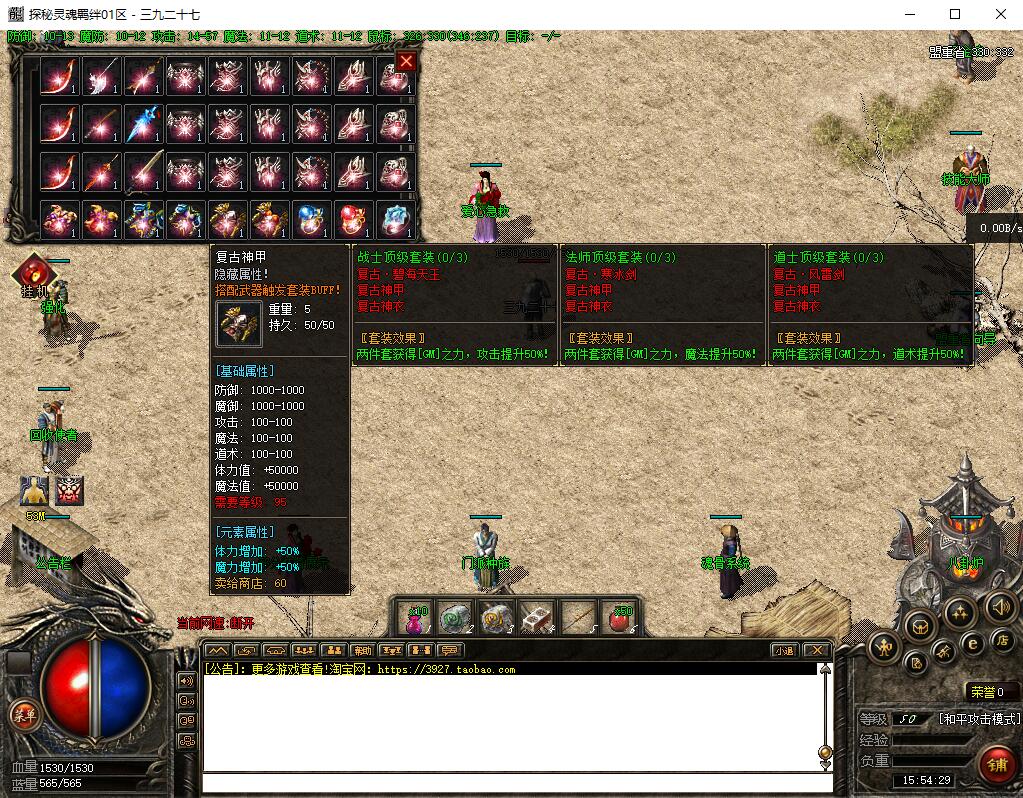Open the character figure round button
This screenshot has height=798, width=1023.
(x=886, y=648)
